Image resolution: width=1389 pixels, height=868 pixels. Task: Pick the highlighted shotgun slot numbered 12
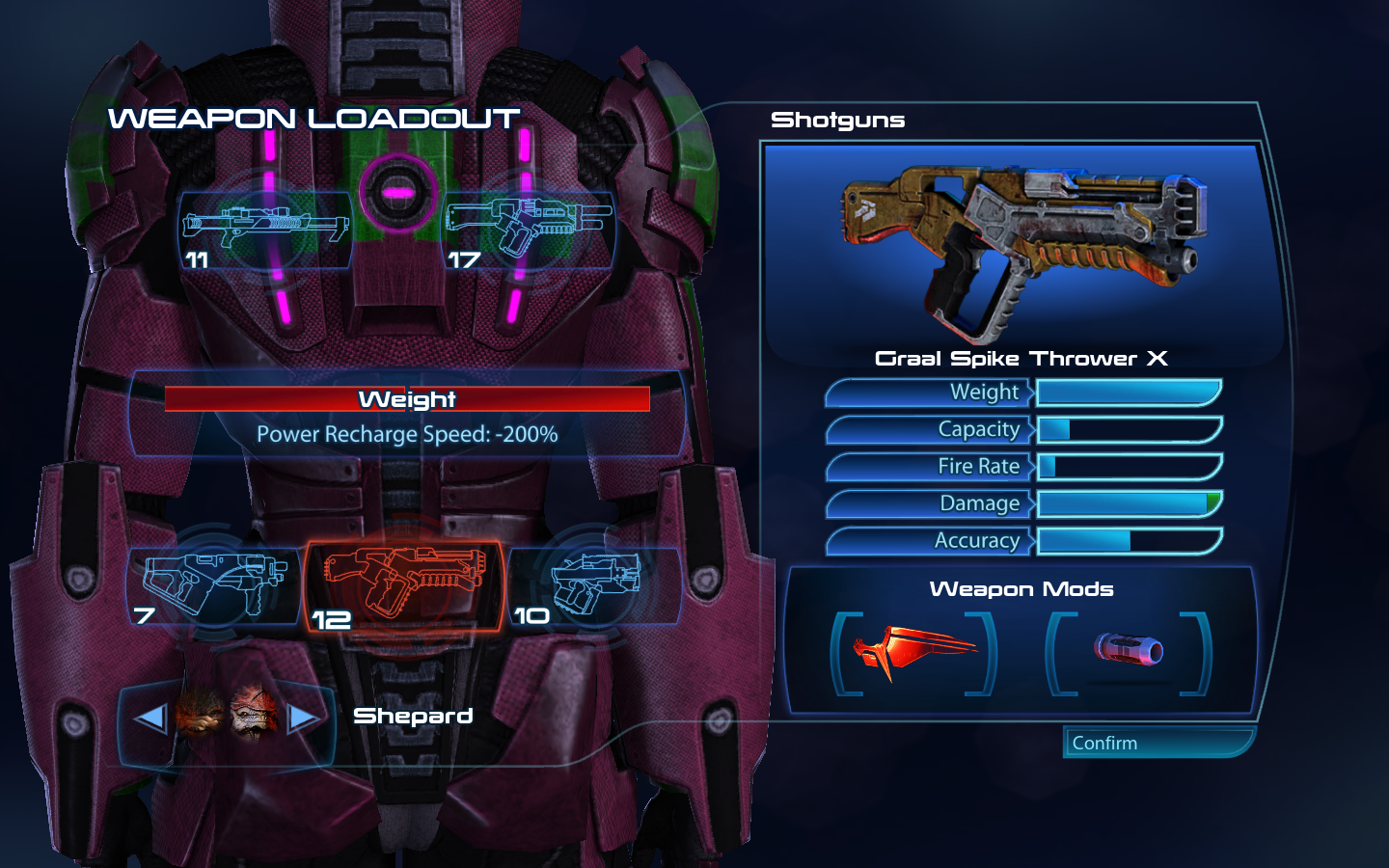(405, 585)
